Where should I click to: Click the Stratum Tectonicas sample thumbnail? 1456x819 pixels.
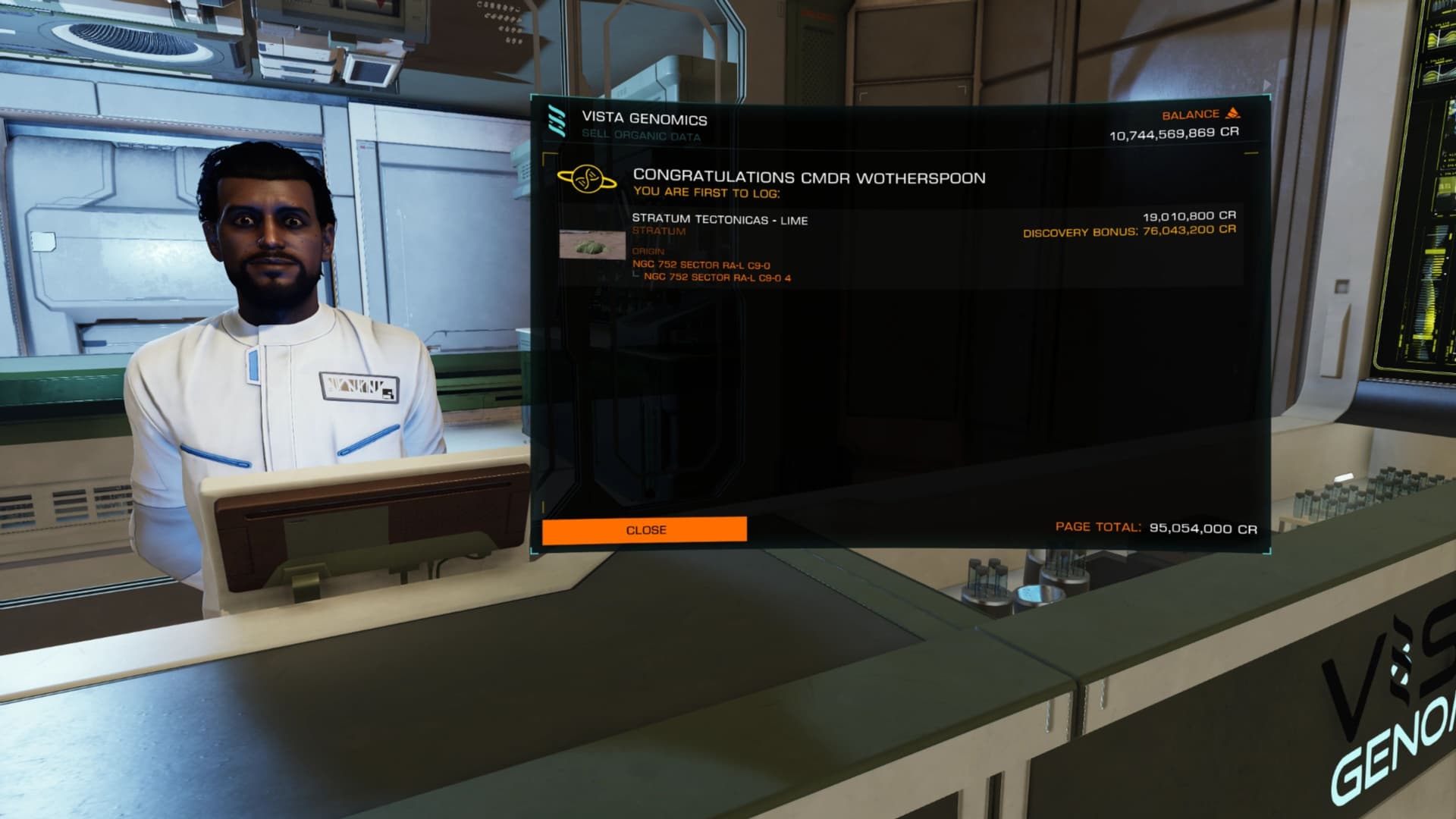click(x=591, y=245)
